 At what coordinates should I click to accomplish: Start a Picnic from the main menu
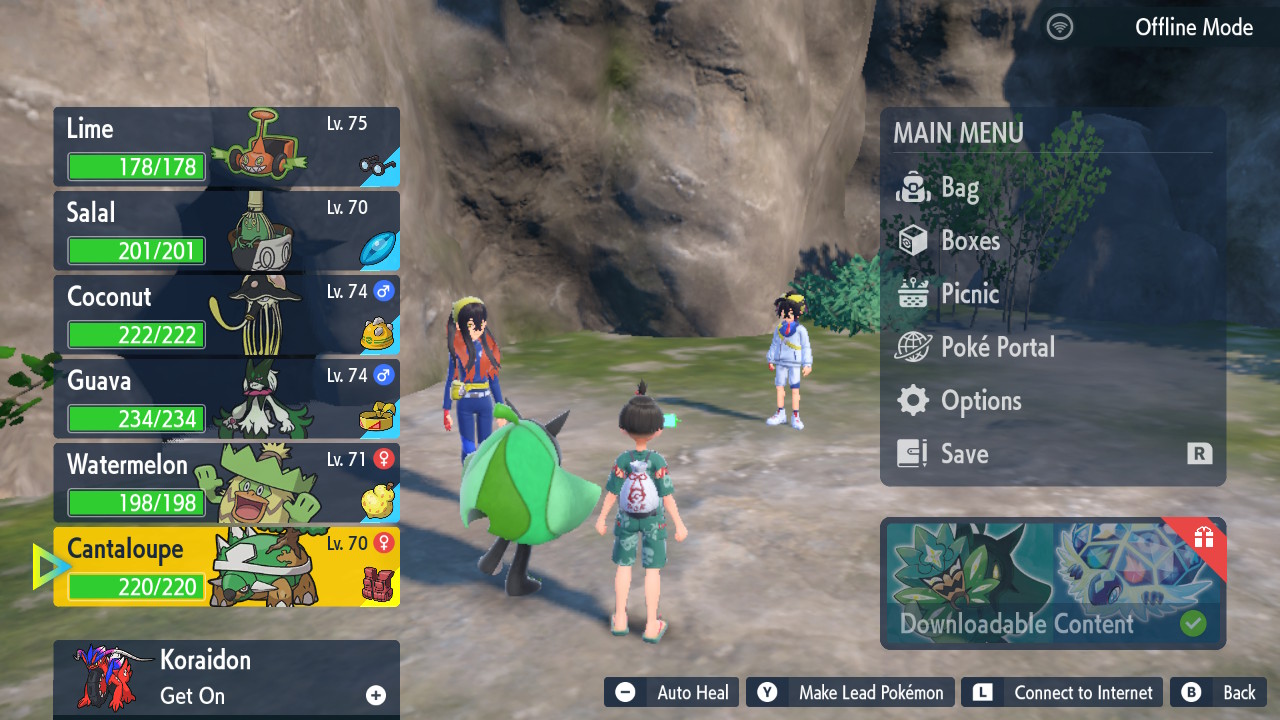[x=969, y=294]
